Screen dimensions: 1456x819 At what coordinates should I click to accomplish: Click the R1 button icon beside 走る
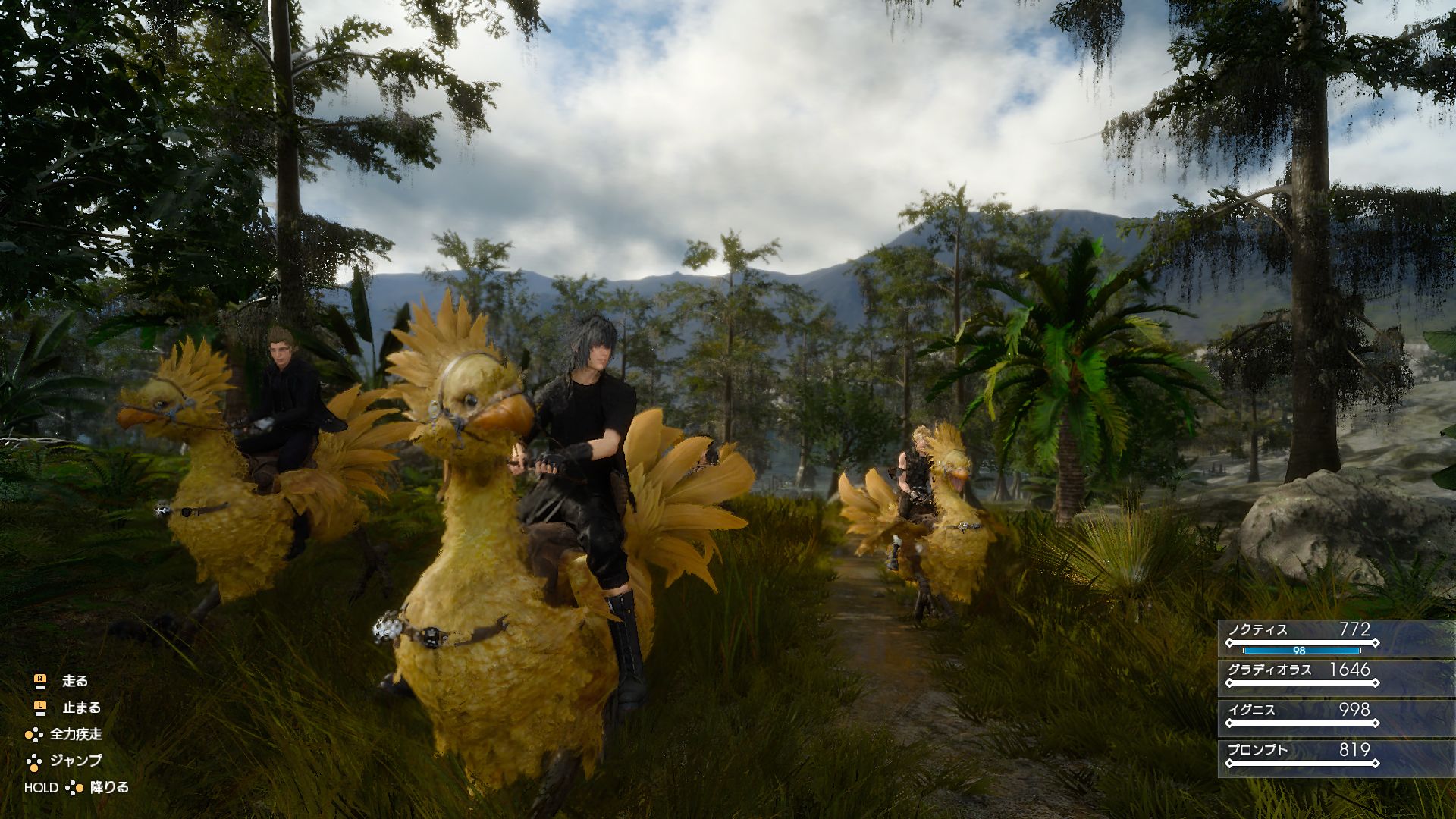40,679
